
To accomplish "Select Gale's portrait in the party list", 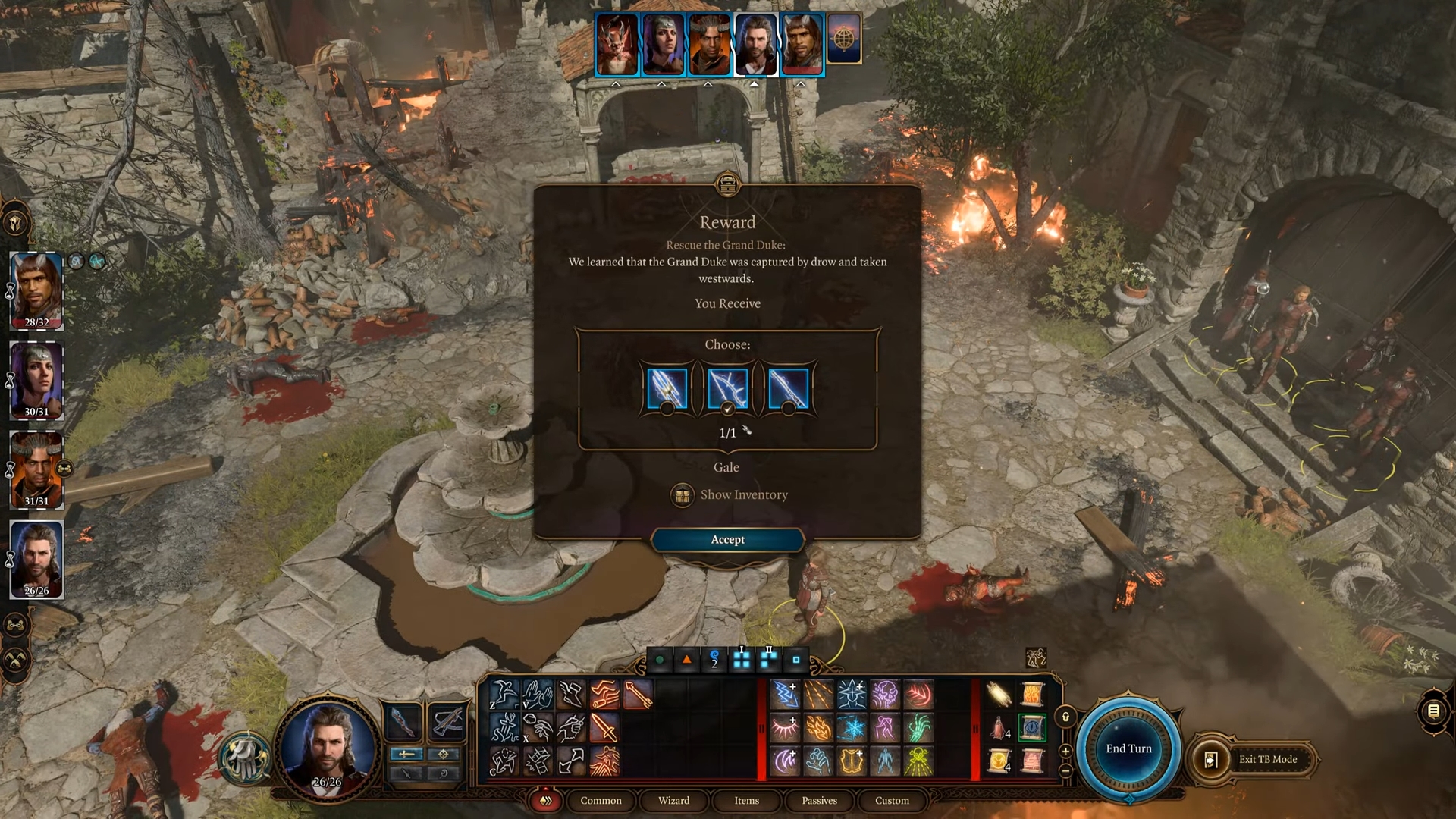I will point(36,559).
